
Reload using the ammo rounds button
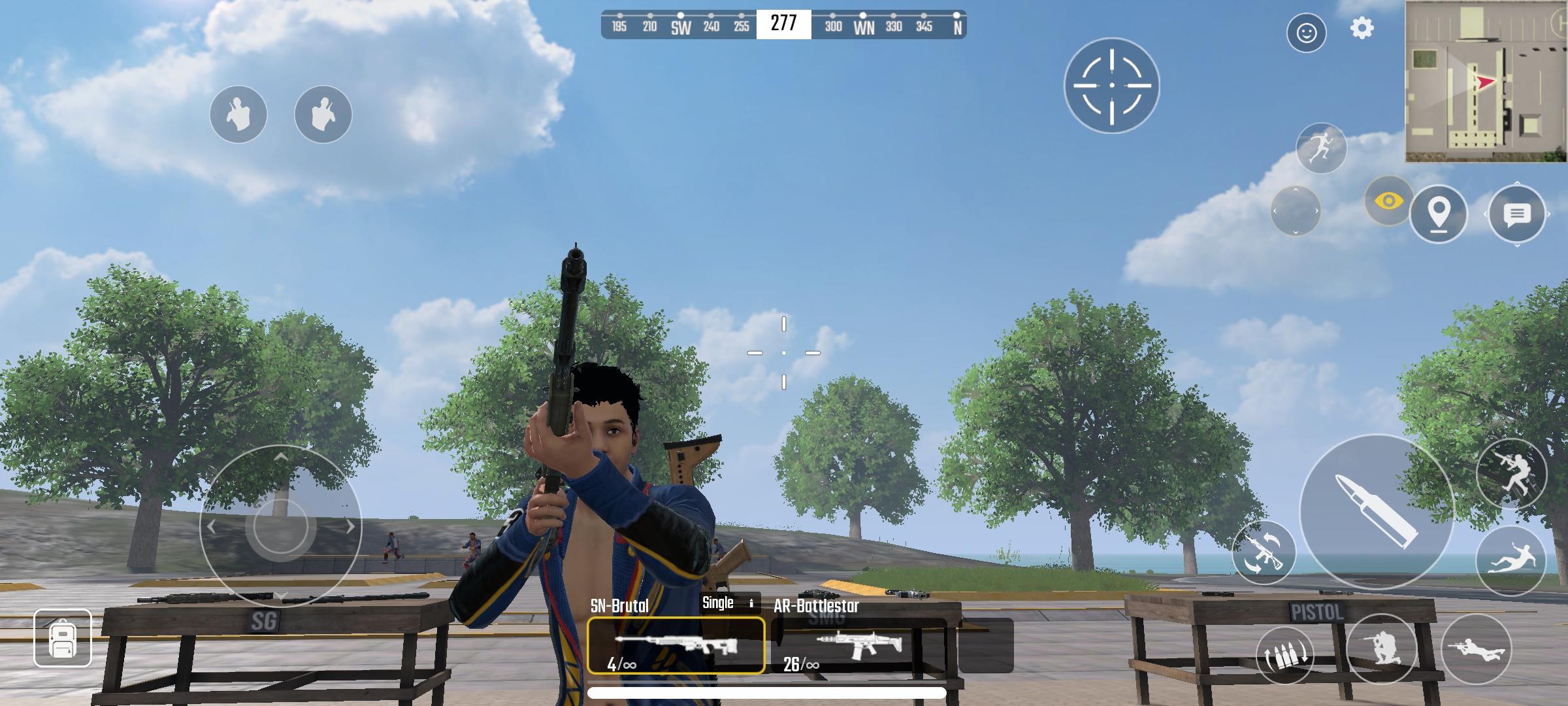click(1285, 655)
